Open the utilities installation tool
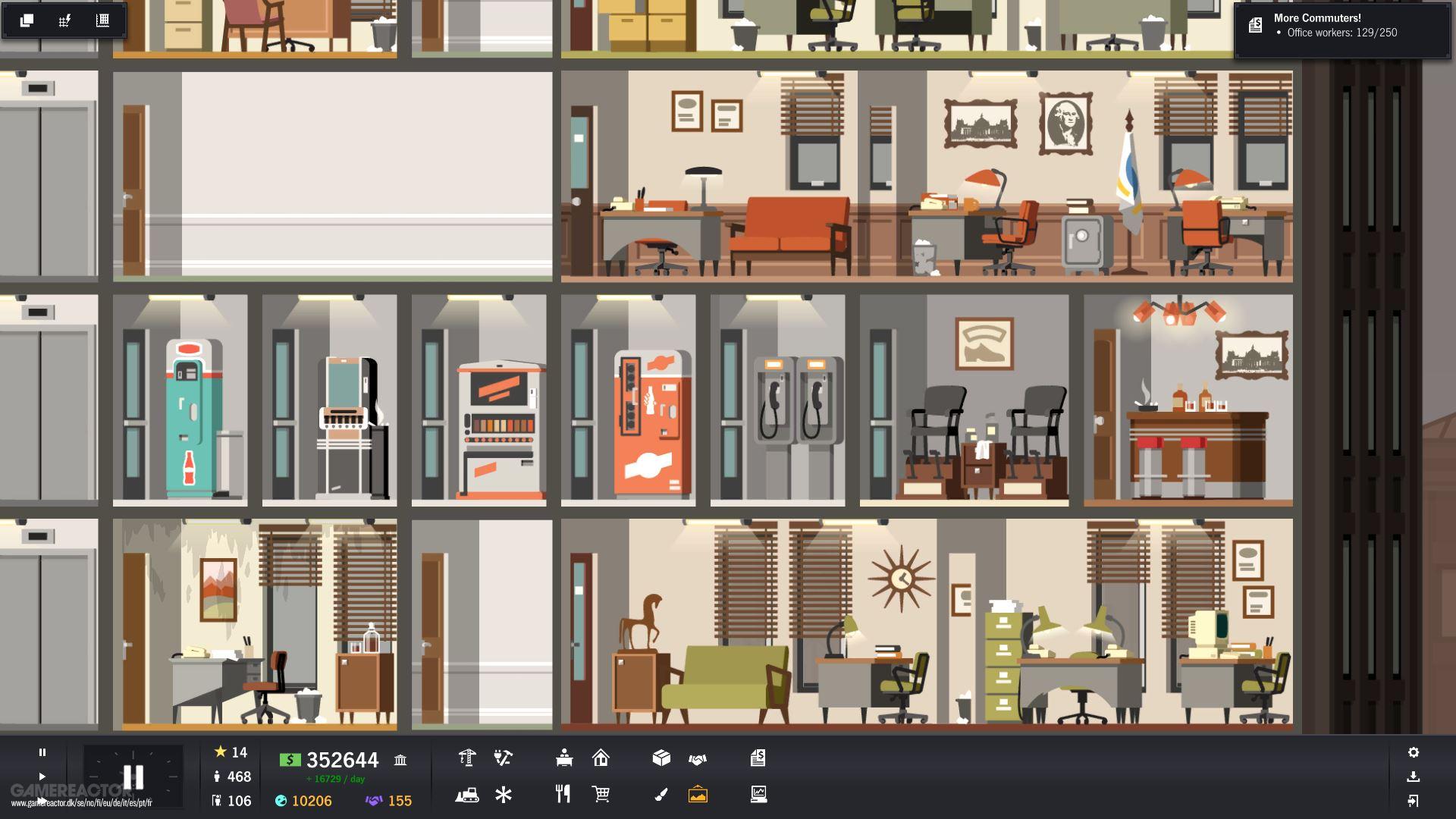1456x819 pixels. click(x=504, y=758)
